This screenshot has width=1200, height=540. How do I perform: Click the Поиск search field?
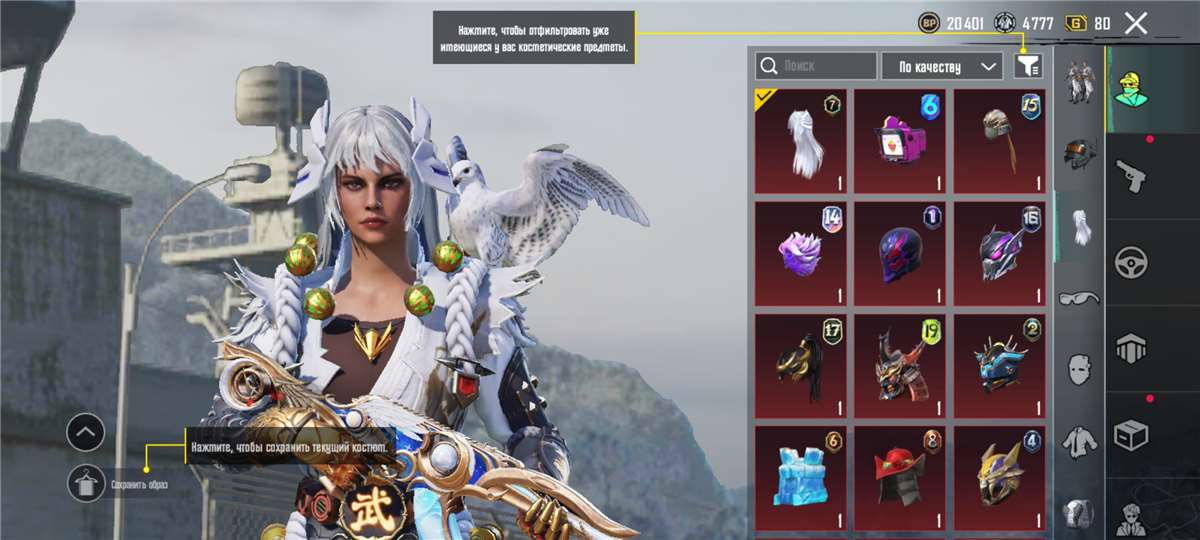pyautogui.click(x=816, y=66)
